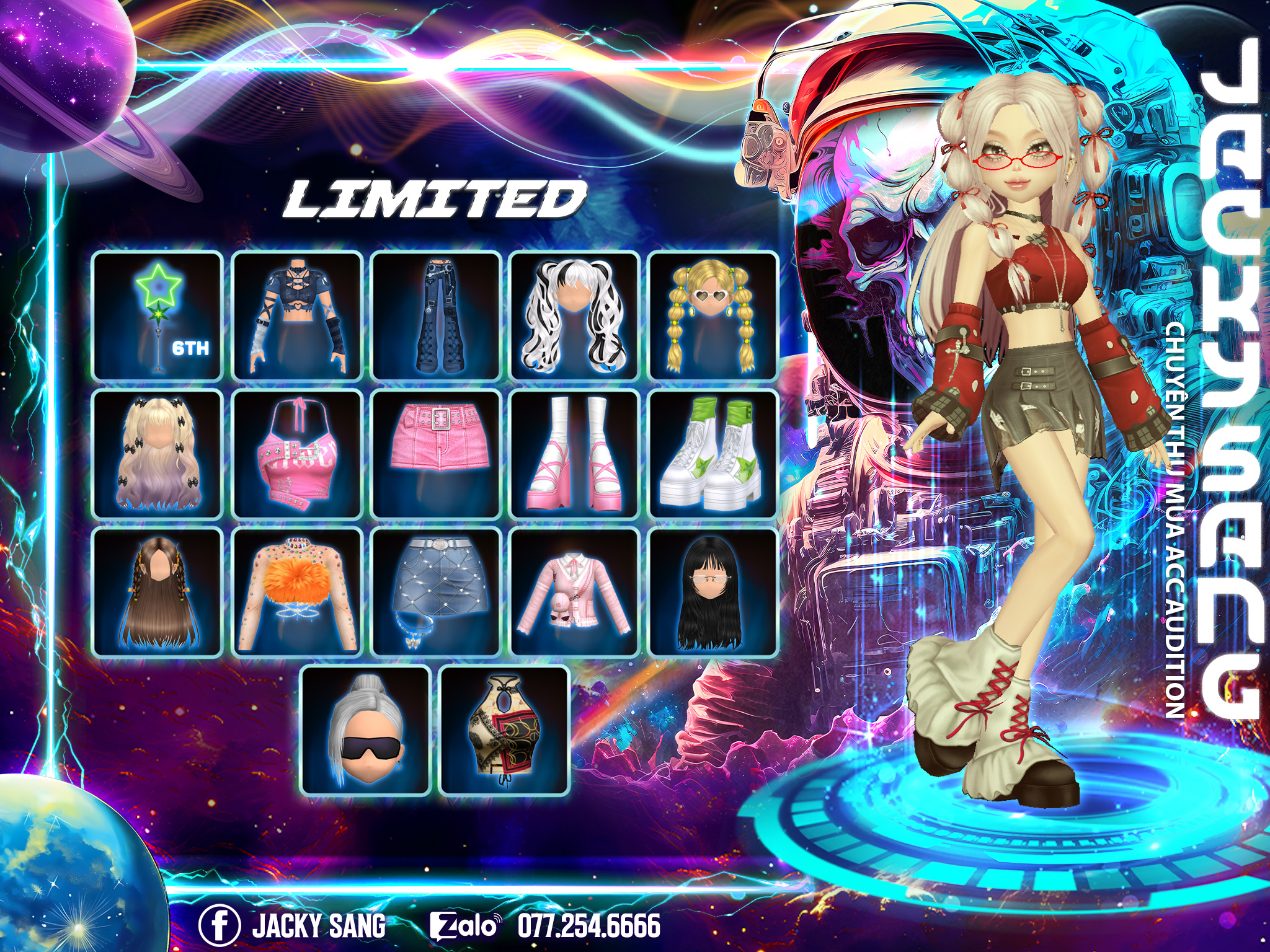Pick the orange fur jeweled top
This screenshot has width=1270, height=952.
(296, 593)
